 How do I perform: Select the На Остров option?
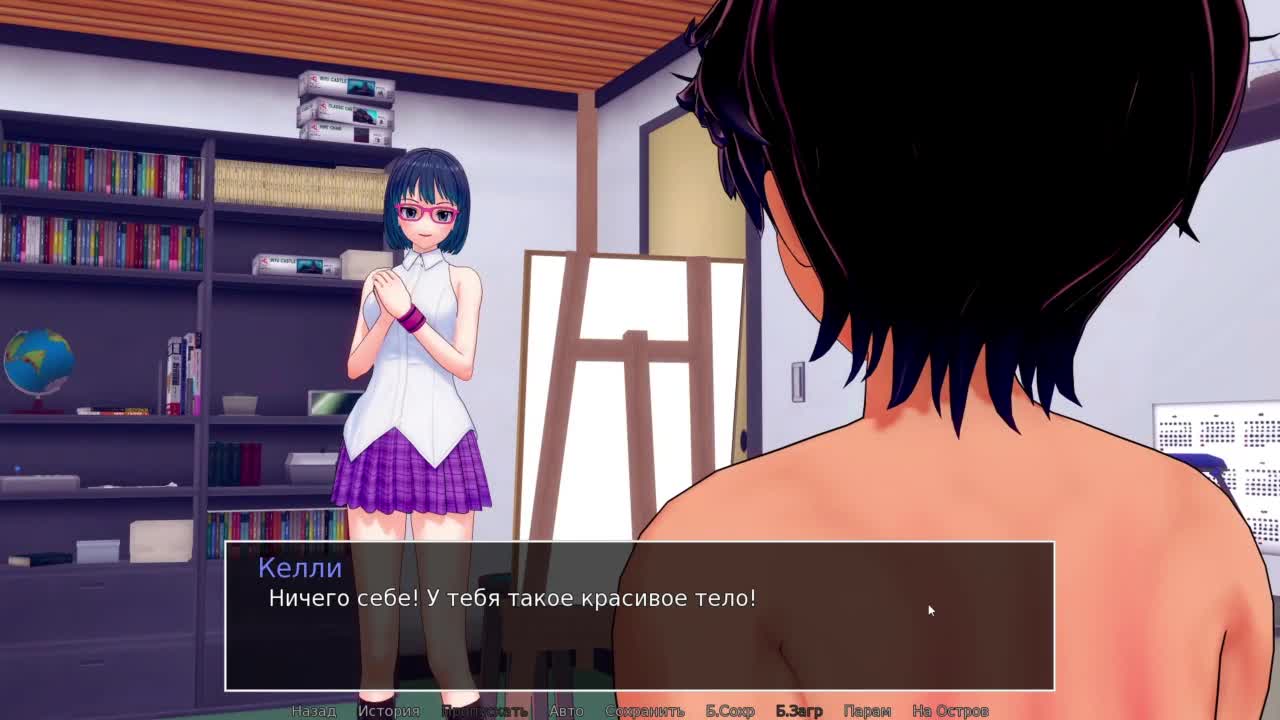[950, 710]
